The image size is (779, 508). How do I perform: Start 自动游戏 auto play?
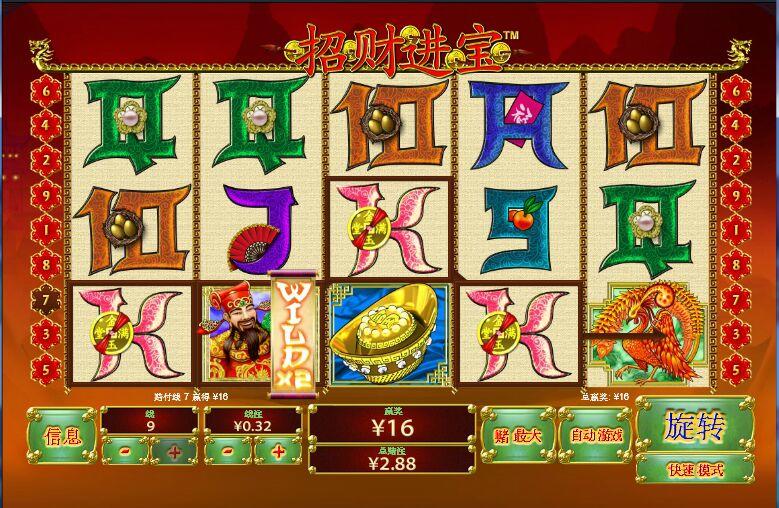point(596,435)
